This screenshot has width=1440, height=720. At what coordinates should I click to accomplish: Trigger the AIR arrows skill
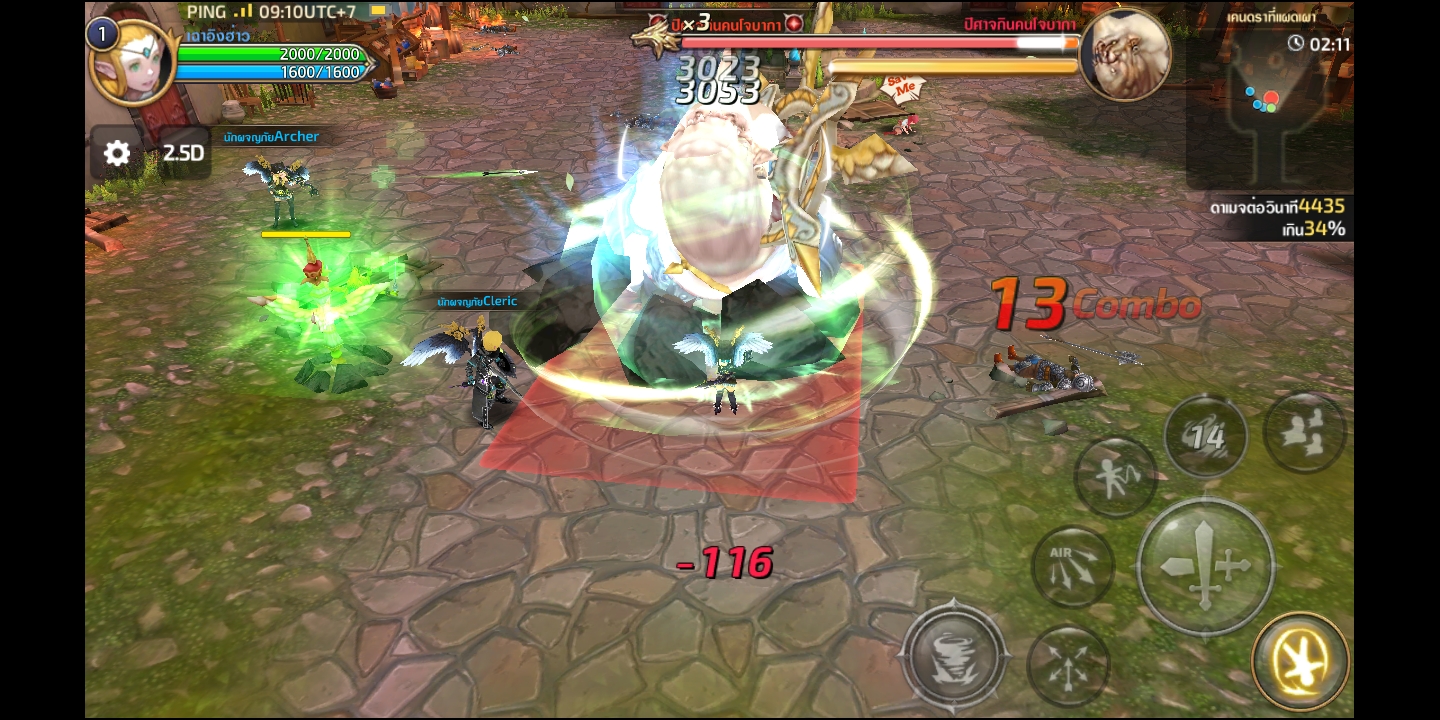pos(1072,567)
